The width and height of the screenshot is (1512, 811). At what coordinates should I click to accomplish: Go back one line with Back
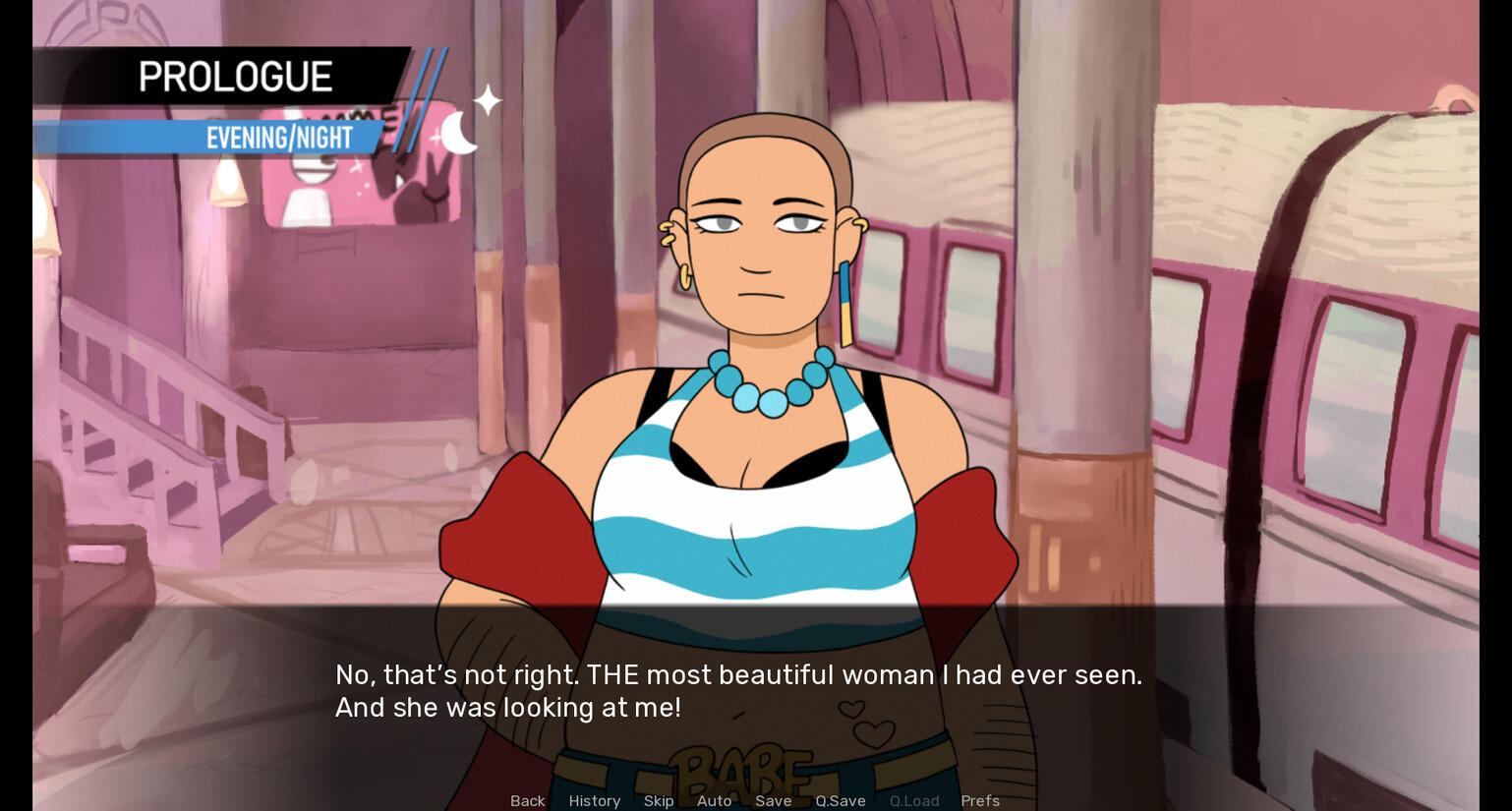(x=527, y=800)
